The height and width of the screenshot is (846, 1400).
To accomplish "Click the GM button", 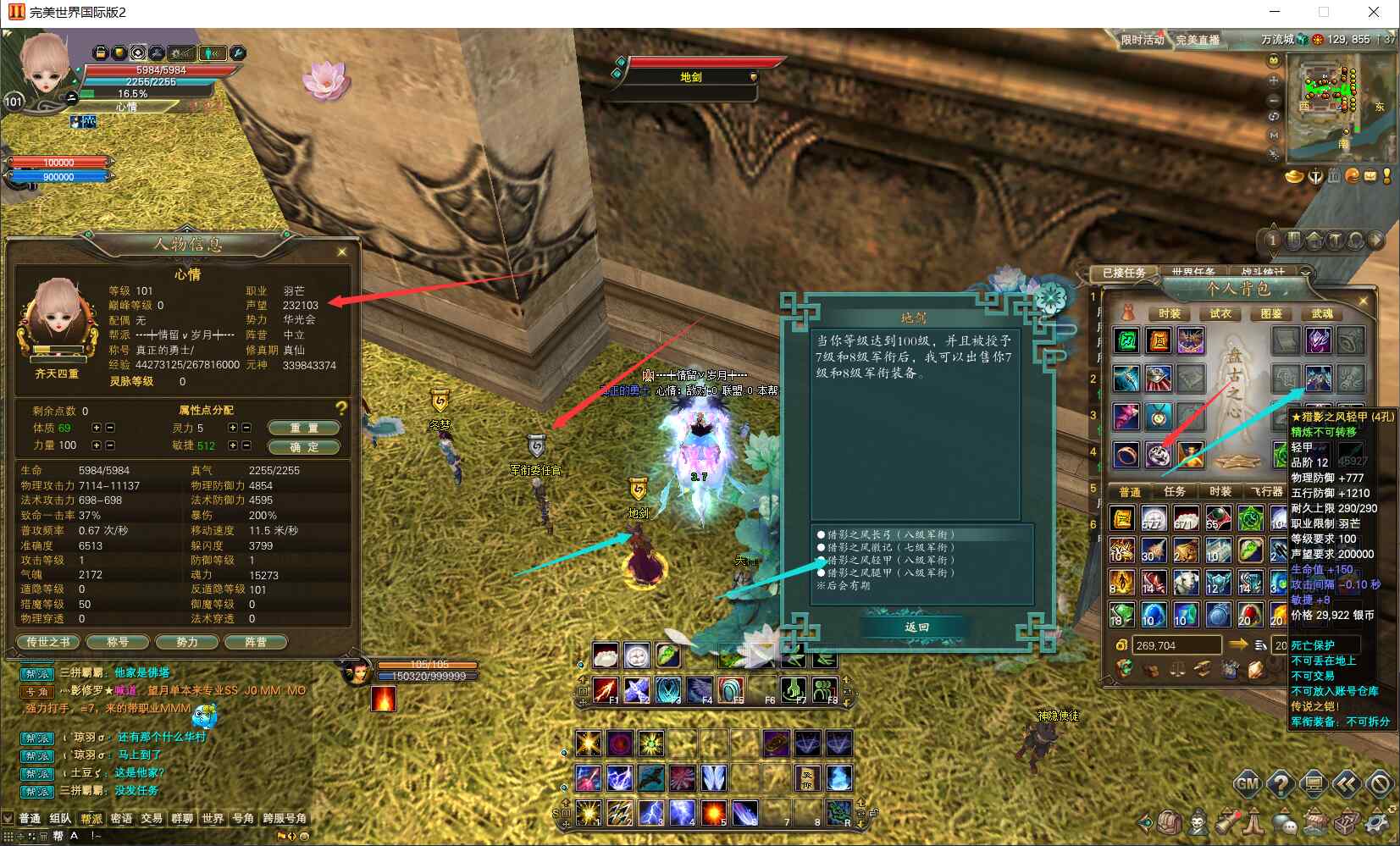I will tap(1247, 783).
